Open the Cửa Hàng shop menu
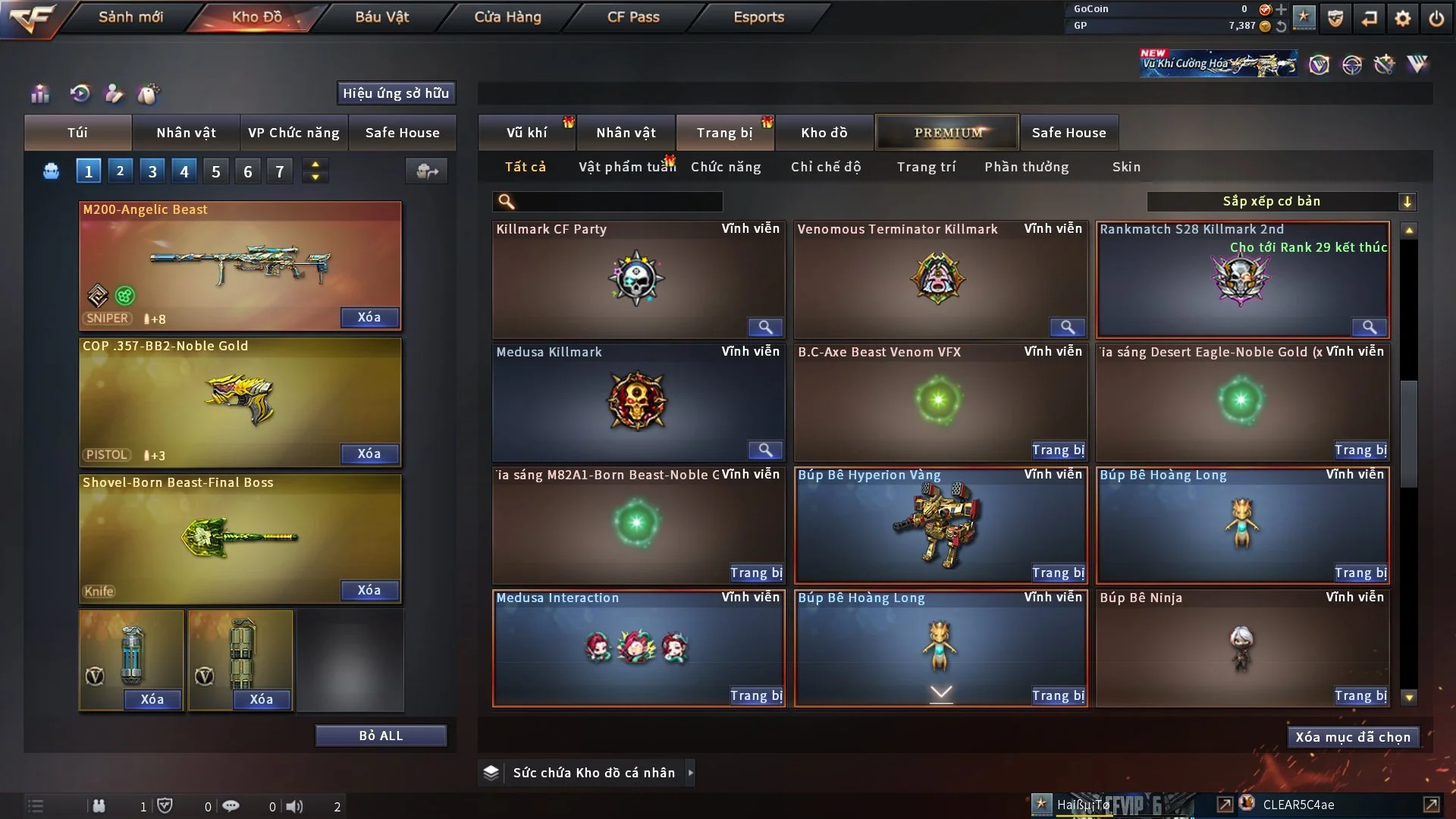Viewport: 1456px width, 819px height. pos(507,17)
